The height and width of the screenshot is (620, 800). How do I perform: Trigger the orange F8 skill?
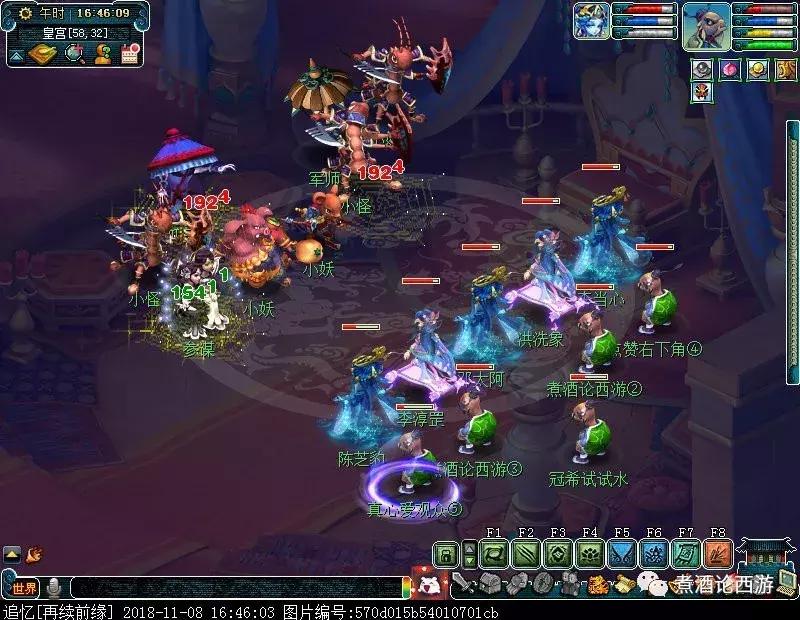tap(718, 554)
